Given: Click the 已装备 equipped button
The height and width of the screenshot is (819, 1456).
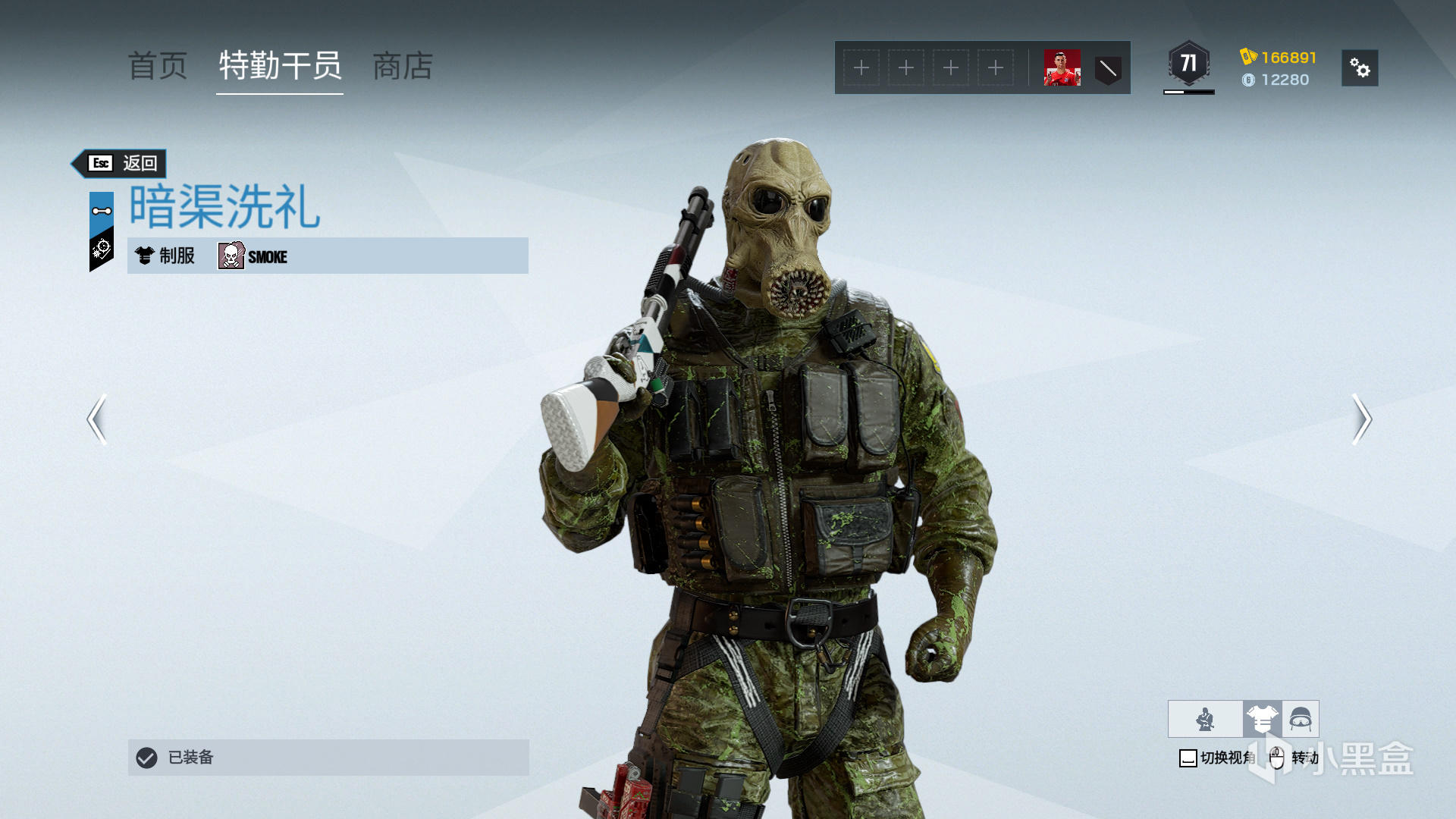Looking at the screenshot, I should click(328, 758).
